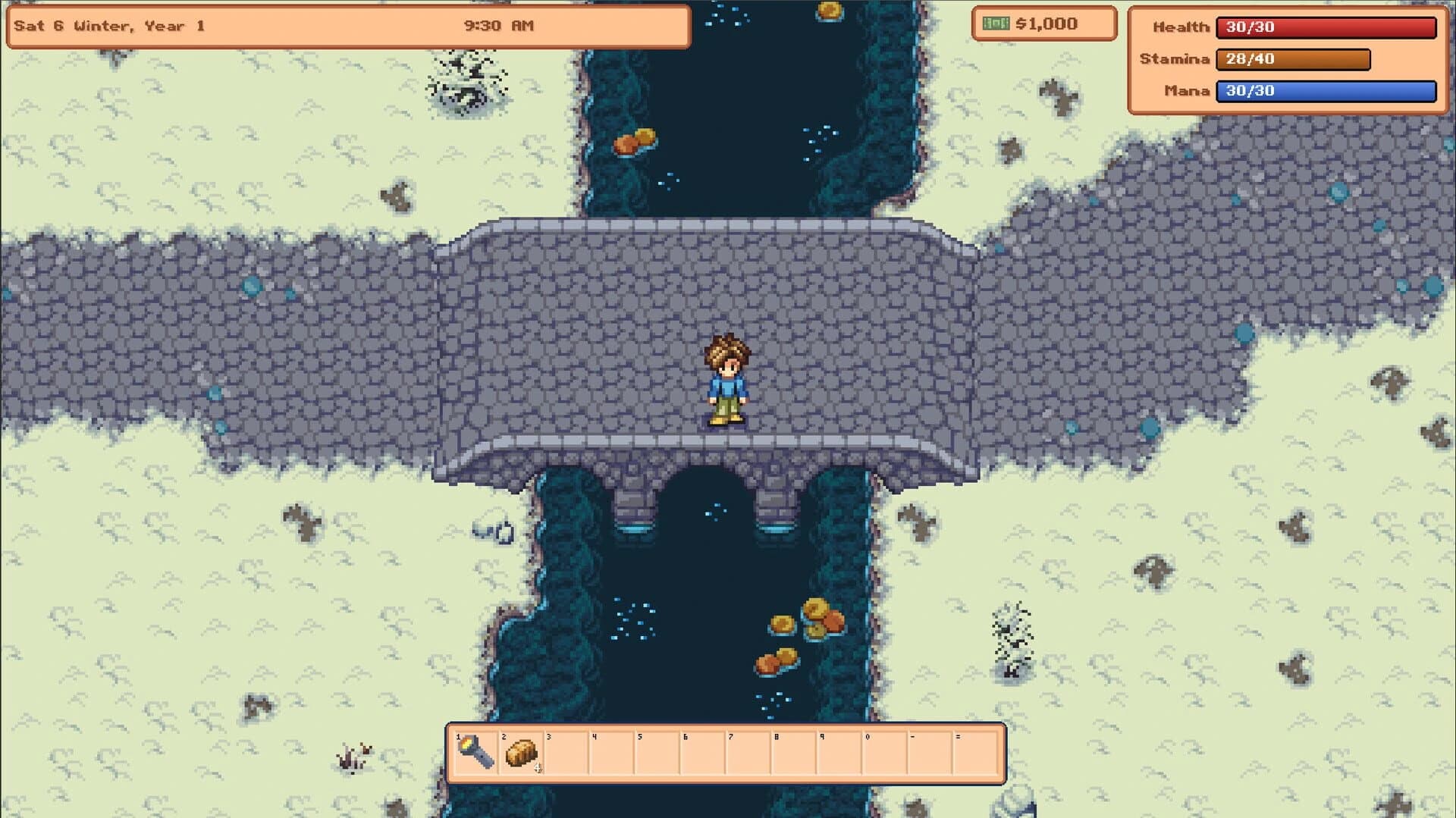Click the Health label
The image size is (1456, 818).
click(1181, 27)
